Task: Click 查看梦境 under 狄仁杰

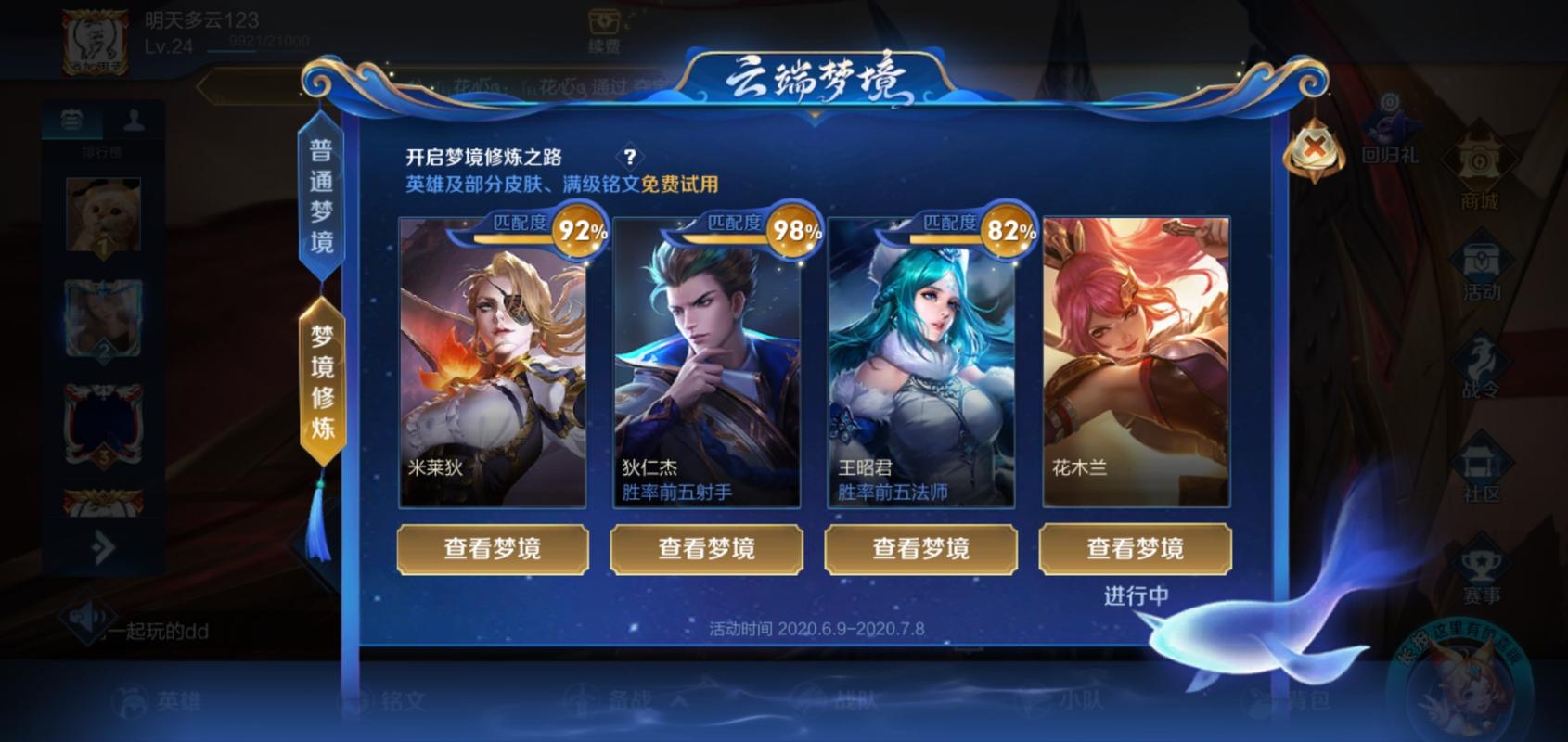Action: (x=707, y=549)
